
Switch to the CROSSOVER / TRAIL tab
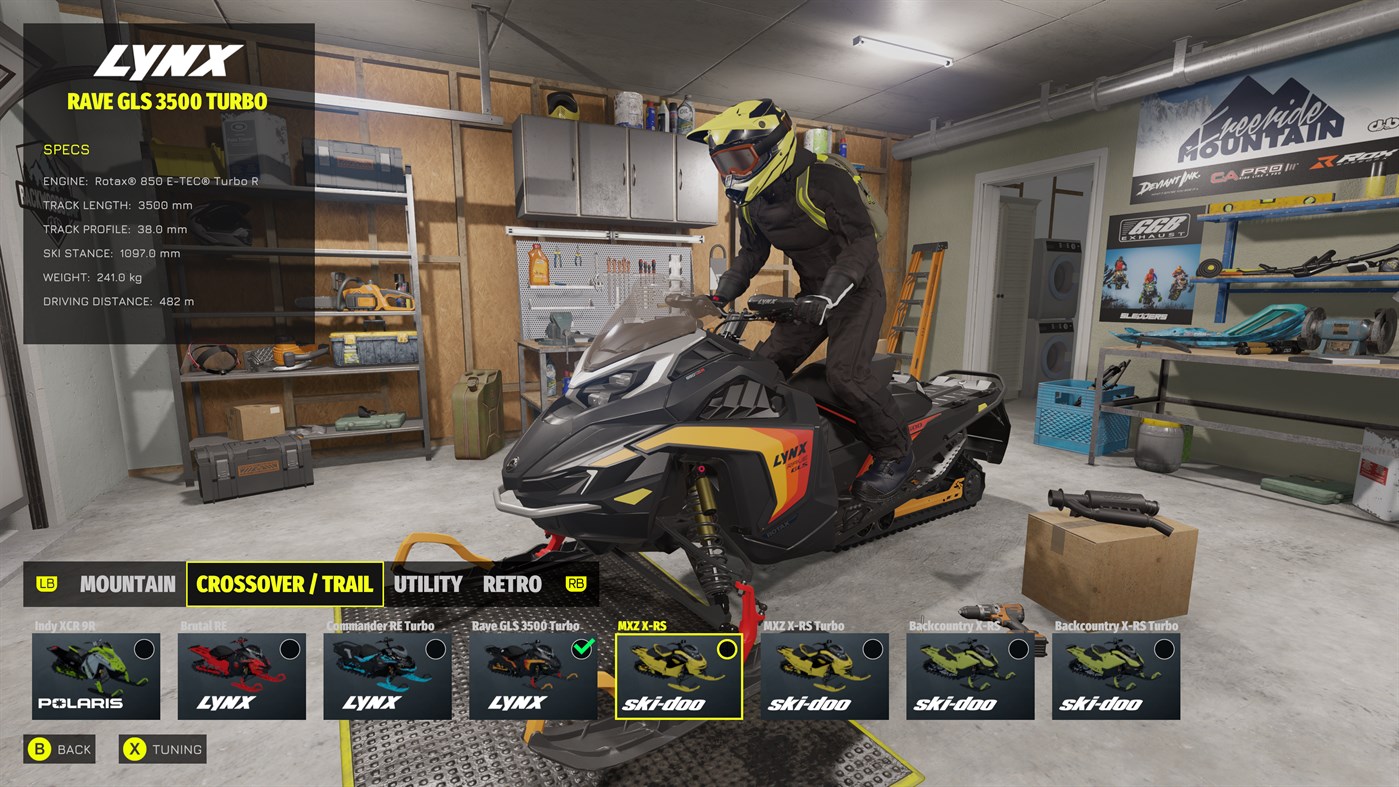coord(284,584)
